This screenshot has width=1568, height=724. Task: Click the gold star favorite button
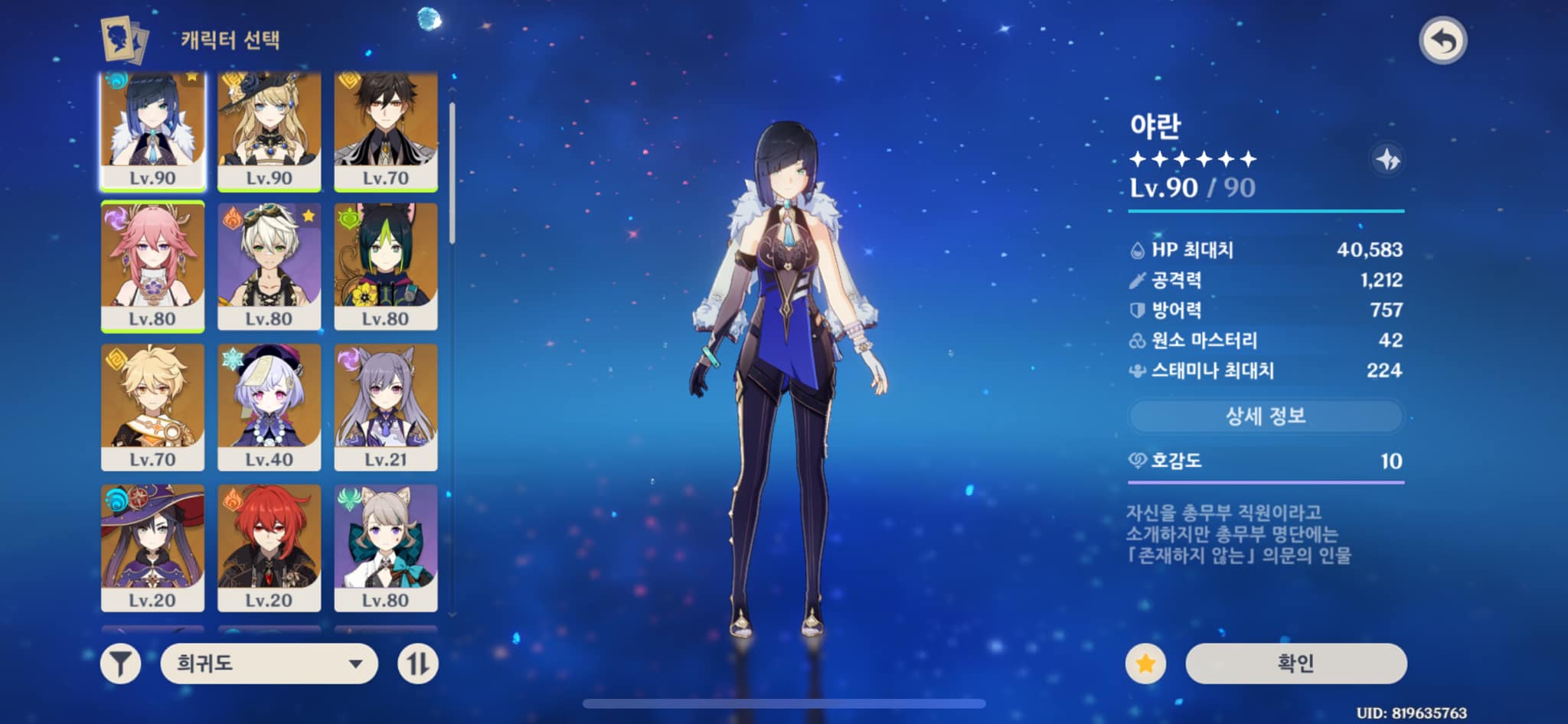coord(1145,664)
